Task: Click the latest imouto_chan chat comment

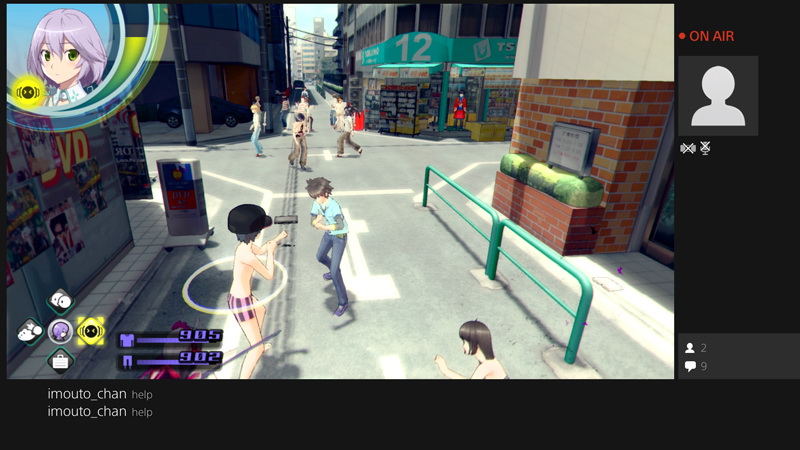Action: (100, 412)
